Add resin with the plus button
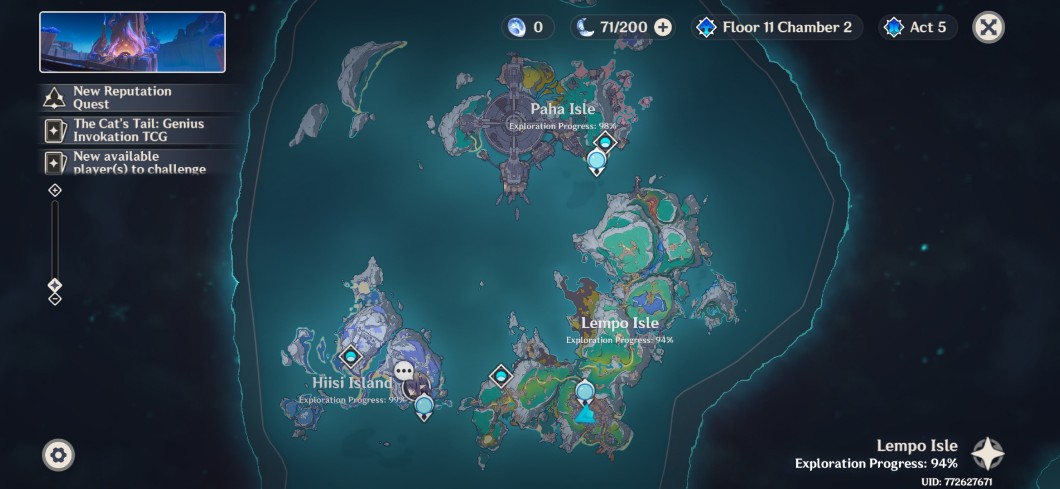 coord(663,27)
